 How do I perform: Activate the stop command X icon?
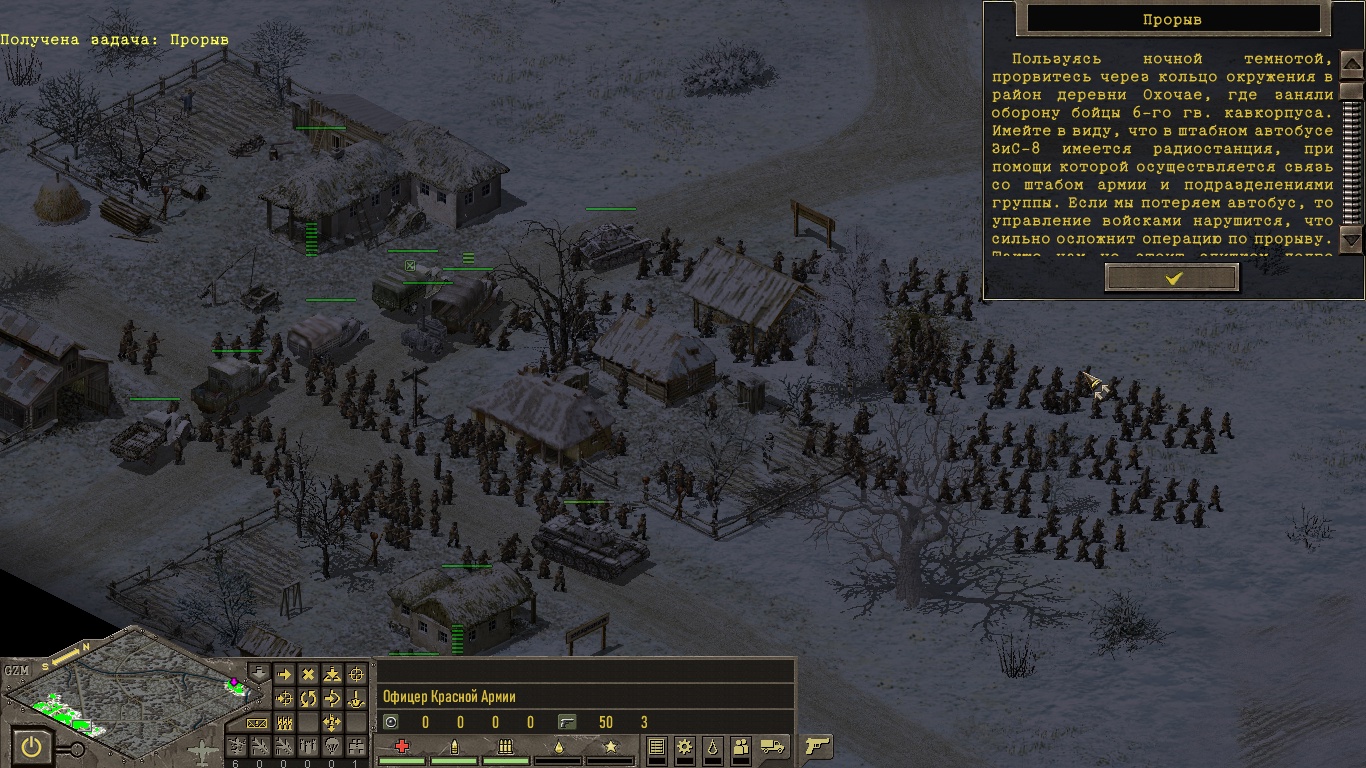tap(308, 675)
